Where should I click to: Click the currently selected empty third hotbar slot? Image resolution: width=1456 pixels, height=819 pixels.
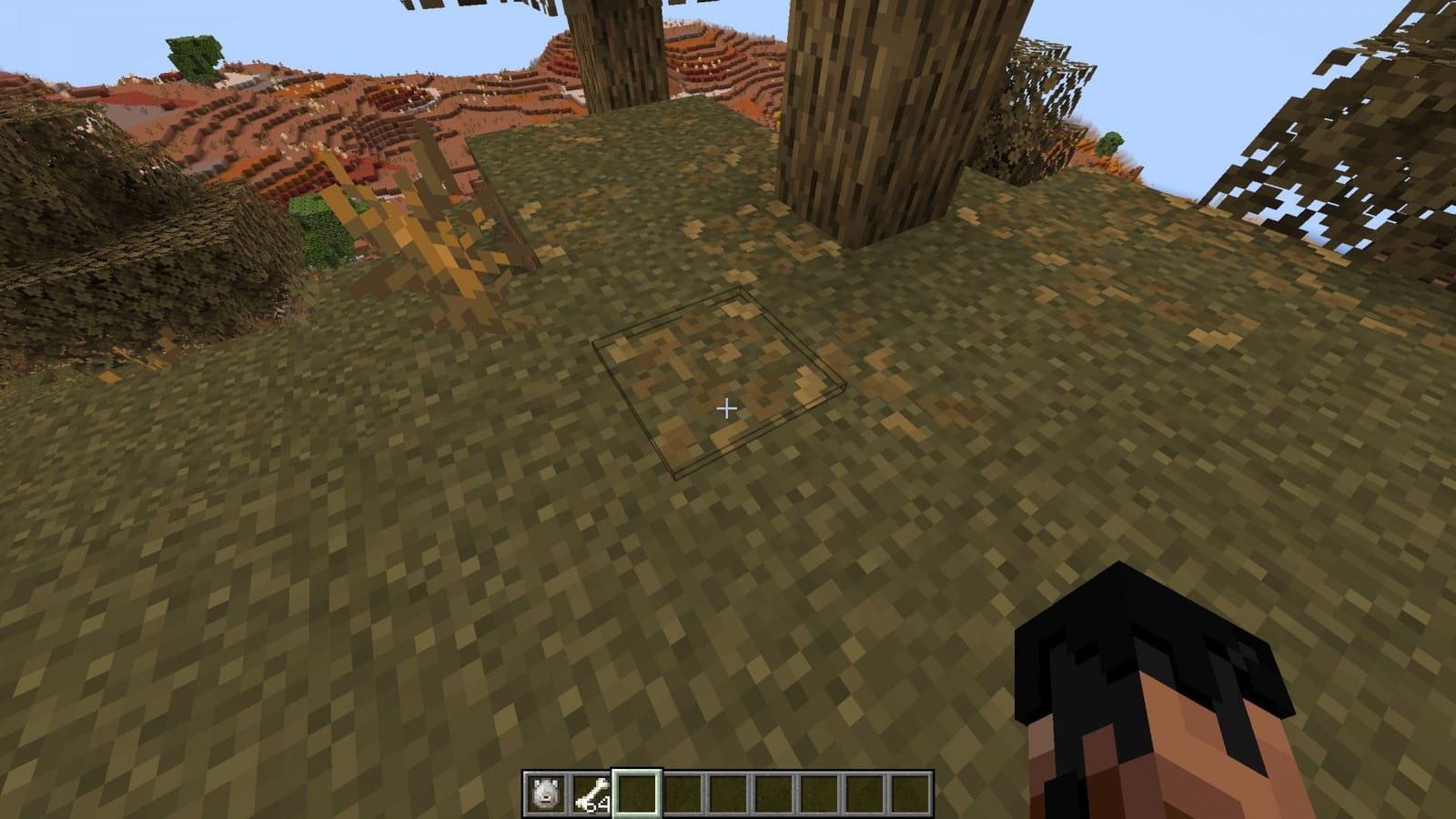637,790
